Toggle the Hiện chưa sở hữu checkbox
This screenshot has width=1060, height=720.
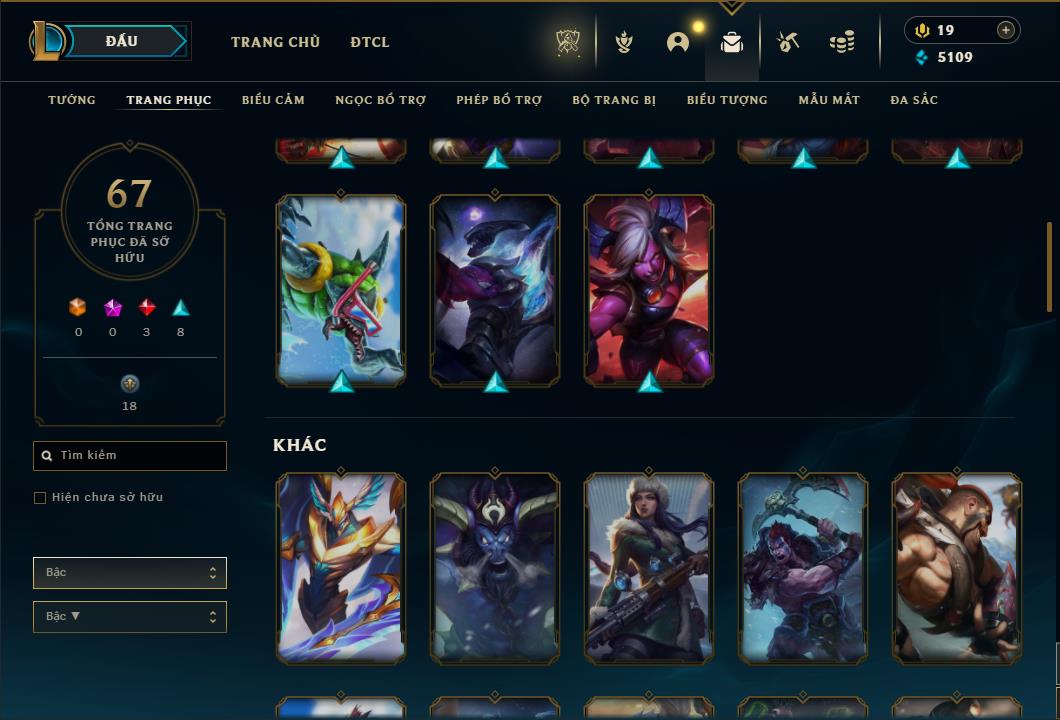(x=40, y=498)
